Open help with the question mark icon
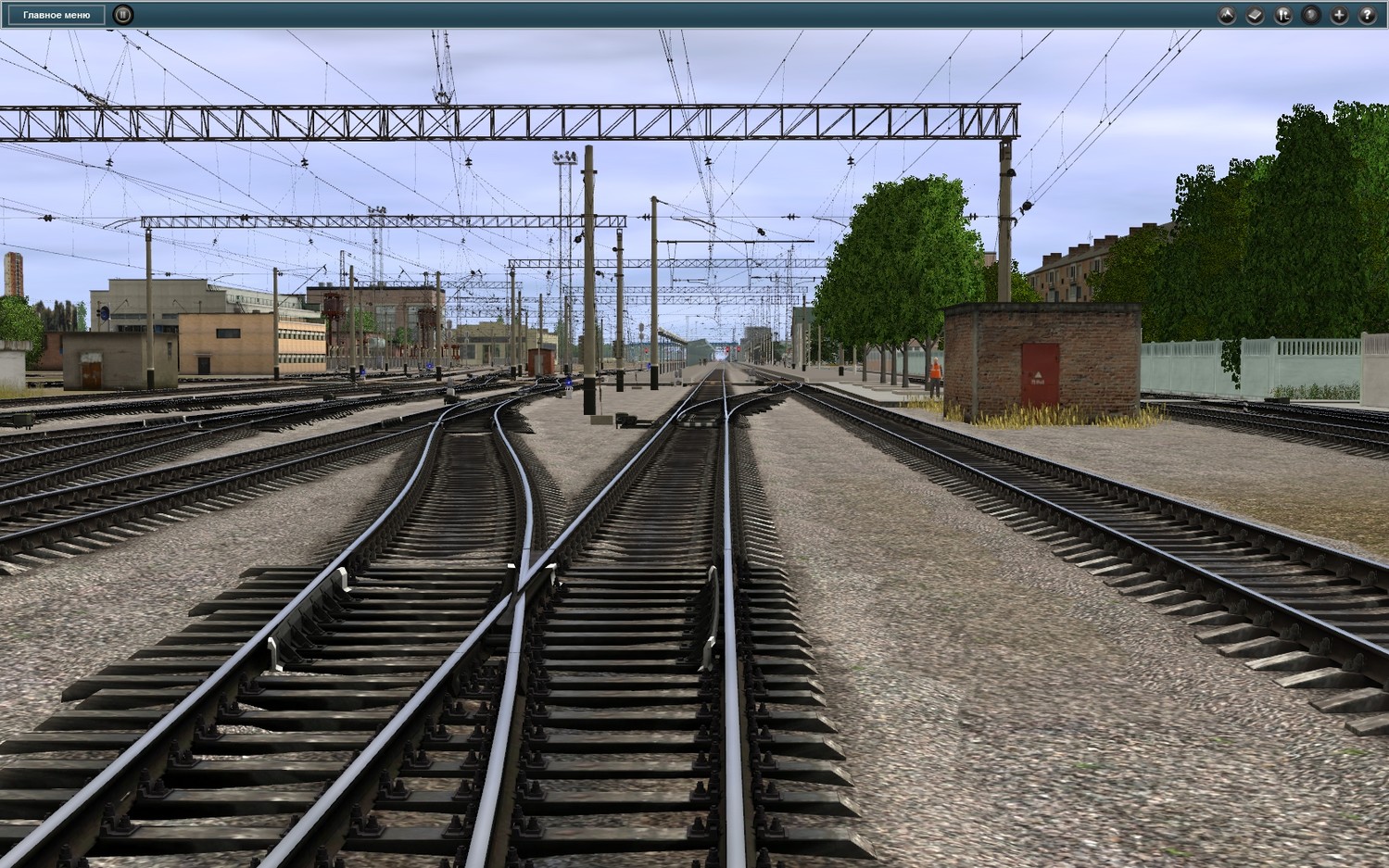 pyautogui.click(x=1367, y=15)
